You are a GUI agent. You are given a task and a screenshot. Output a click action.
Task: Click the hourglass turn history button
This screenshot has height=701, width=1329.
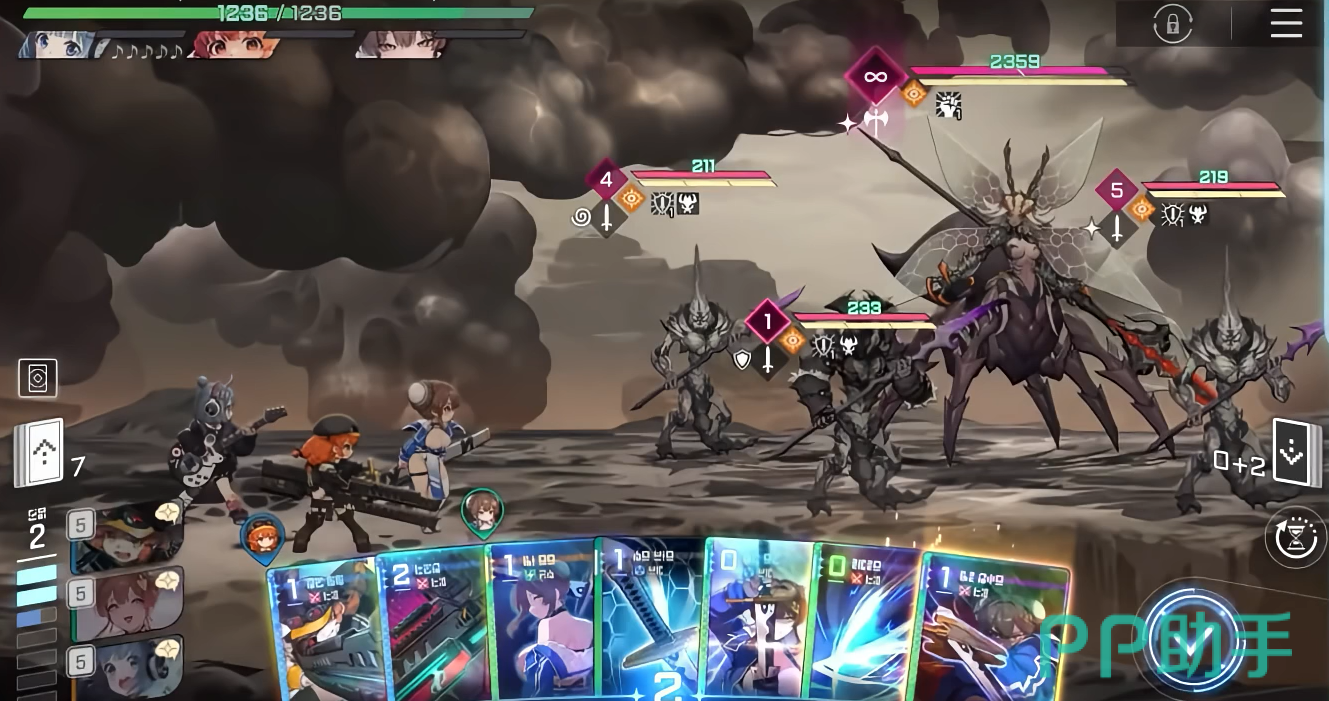[x=1297, y=537]
